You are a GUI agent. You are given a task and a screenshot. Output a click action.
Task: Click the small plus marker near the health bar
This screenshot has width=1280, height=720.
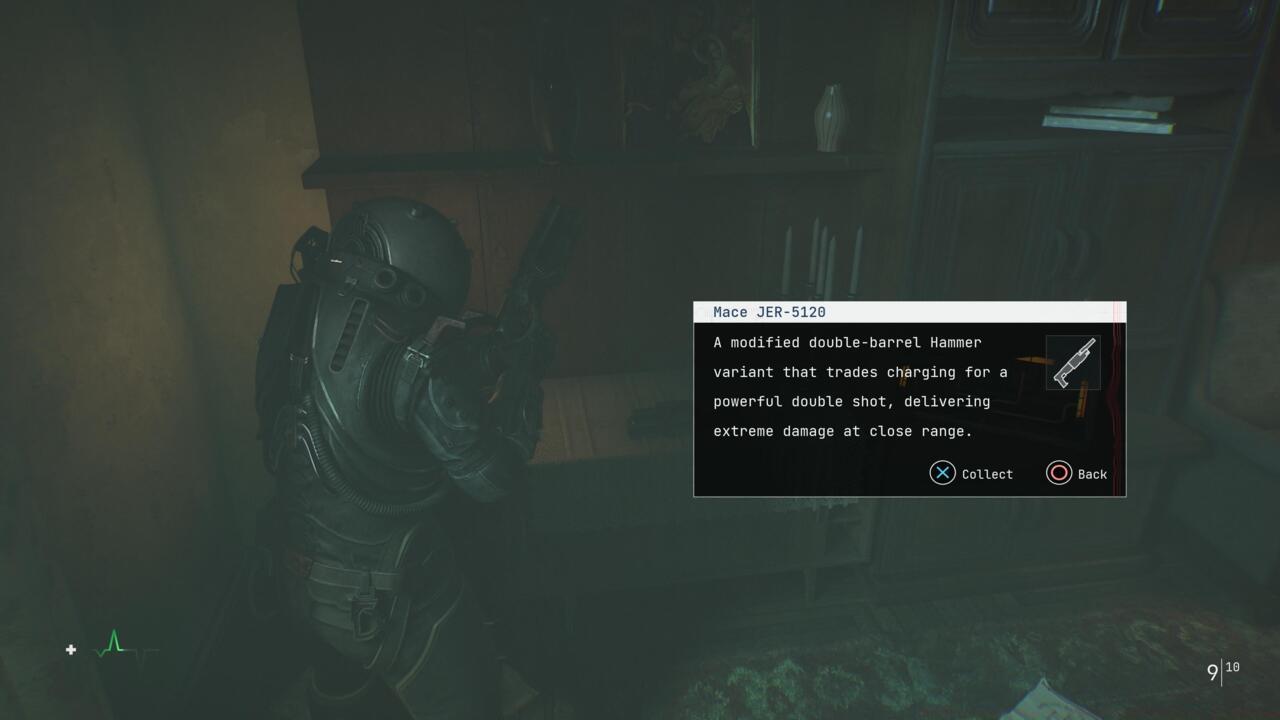(71, 650)
